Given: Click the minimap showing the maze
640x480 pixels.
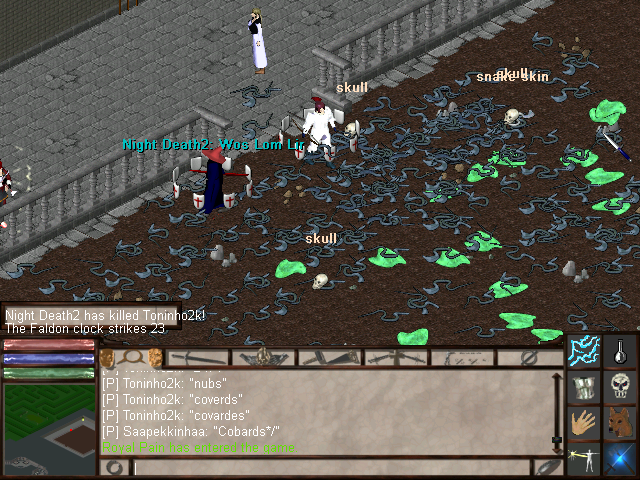Looking at the screenshot, I should tap(49, 427).
